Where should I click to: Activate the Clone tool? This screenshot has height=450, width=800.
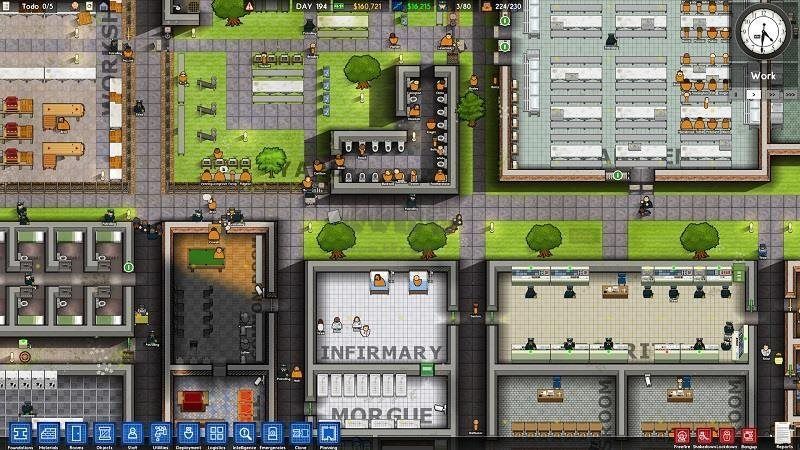pyautogui.click(x=301, y=433)
